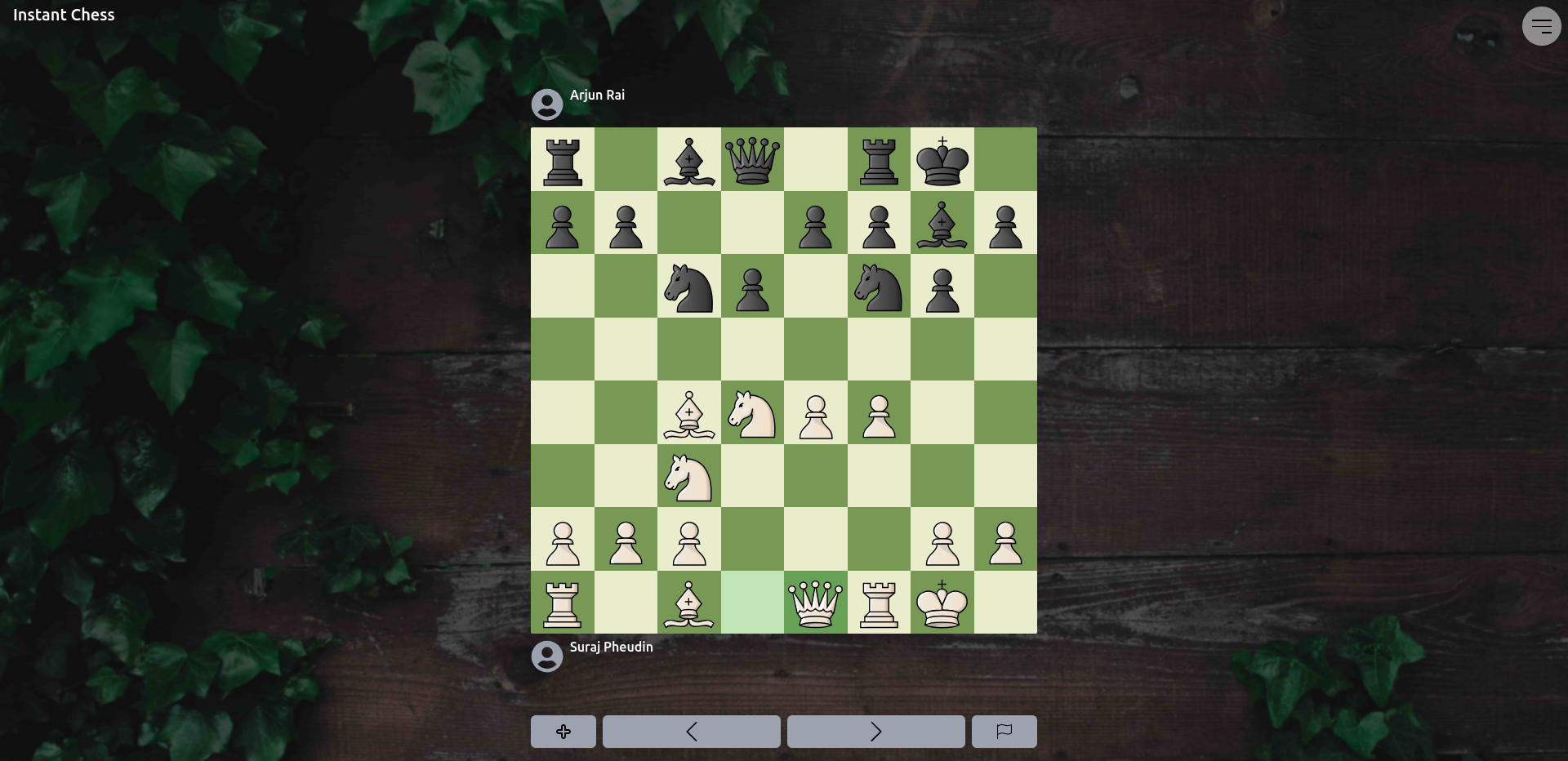Click the Instant Chess title text
The width and height of the screenshot is (1568, 761).
(x=64, y=14)
